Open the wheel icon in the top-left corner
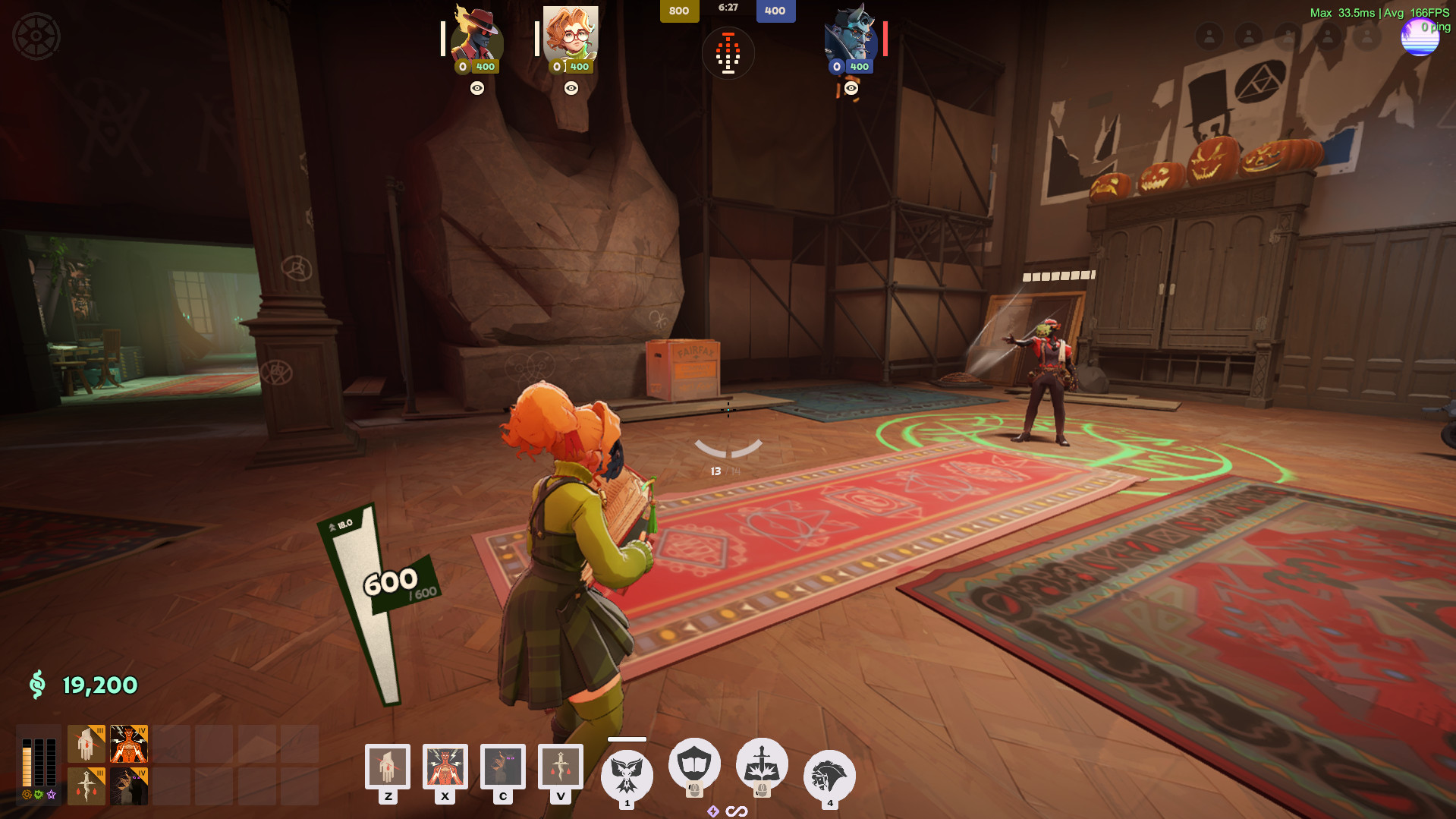This screenshot has width=1456, height=819. 36,36
